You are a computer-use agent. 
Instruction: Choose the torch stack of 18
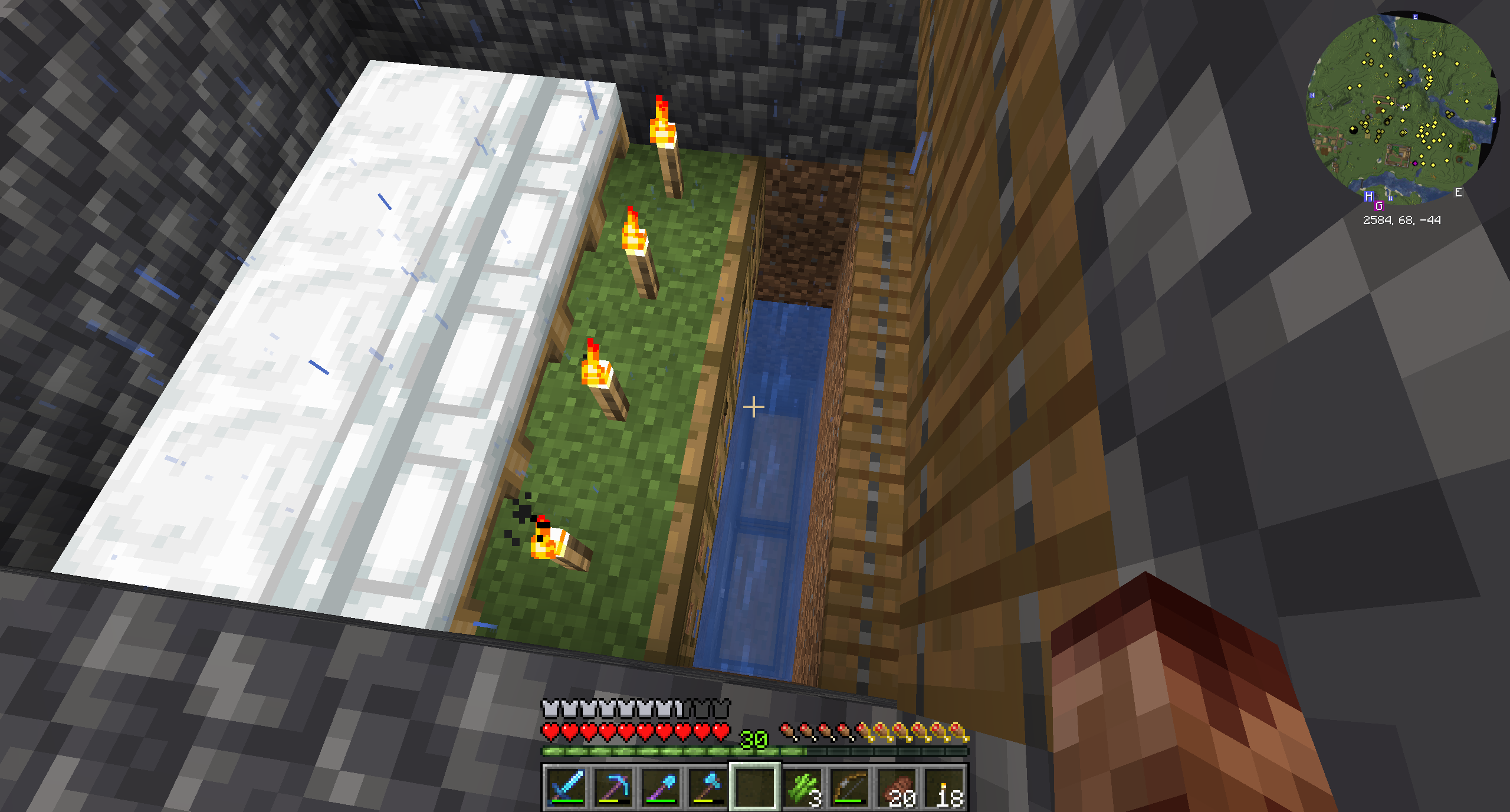pyautogui.click(x=946, y=787)
